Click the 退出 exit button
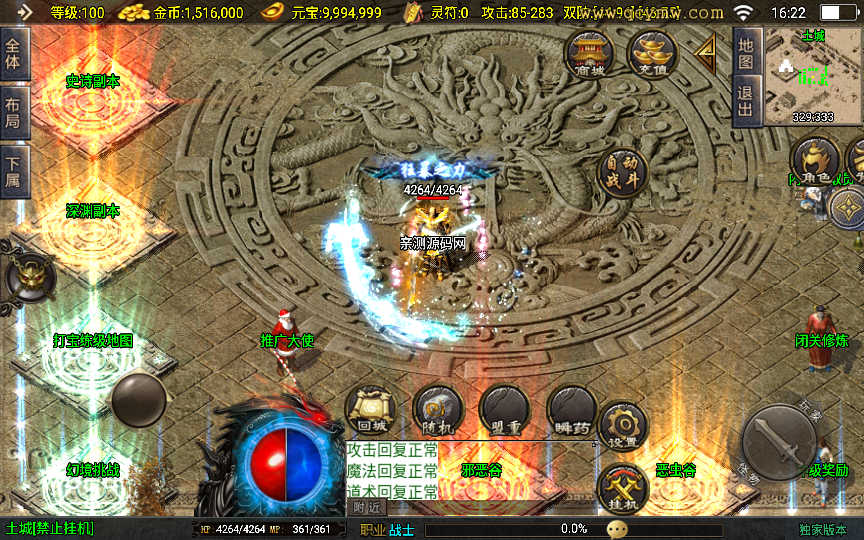Image resolution: width=864 pixels, height=540 pixels. pos(745,100)
